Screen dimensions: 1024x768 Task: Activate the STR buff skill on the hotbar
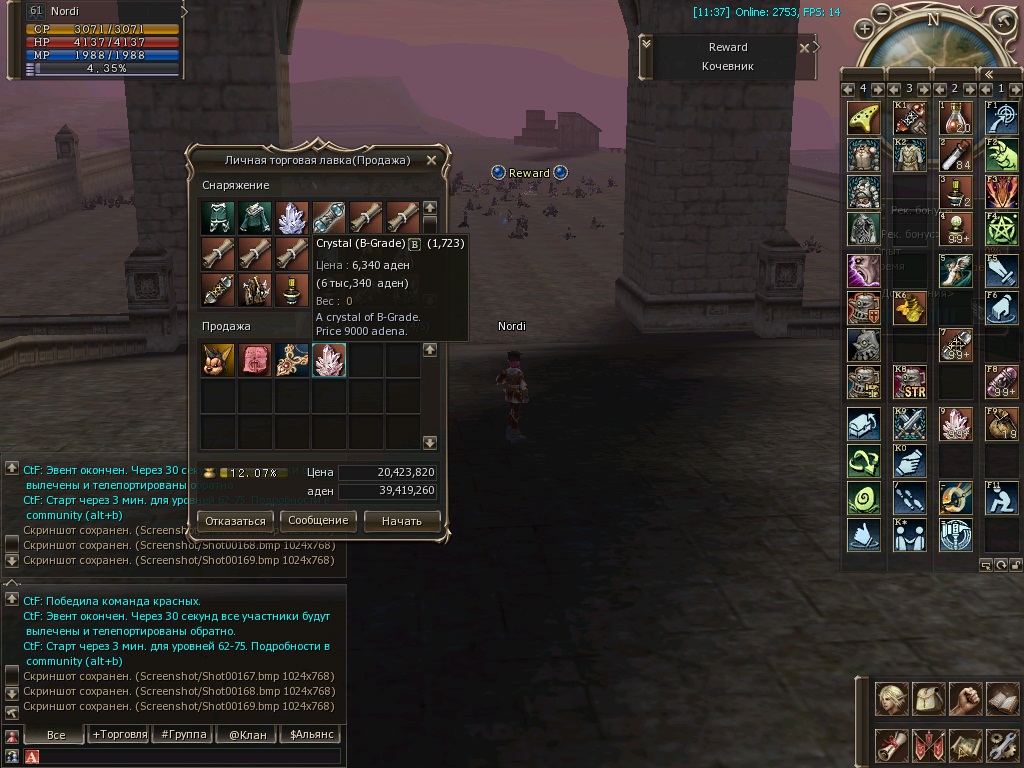coord(909,382)
